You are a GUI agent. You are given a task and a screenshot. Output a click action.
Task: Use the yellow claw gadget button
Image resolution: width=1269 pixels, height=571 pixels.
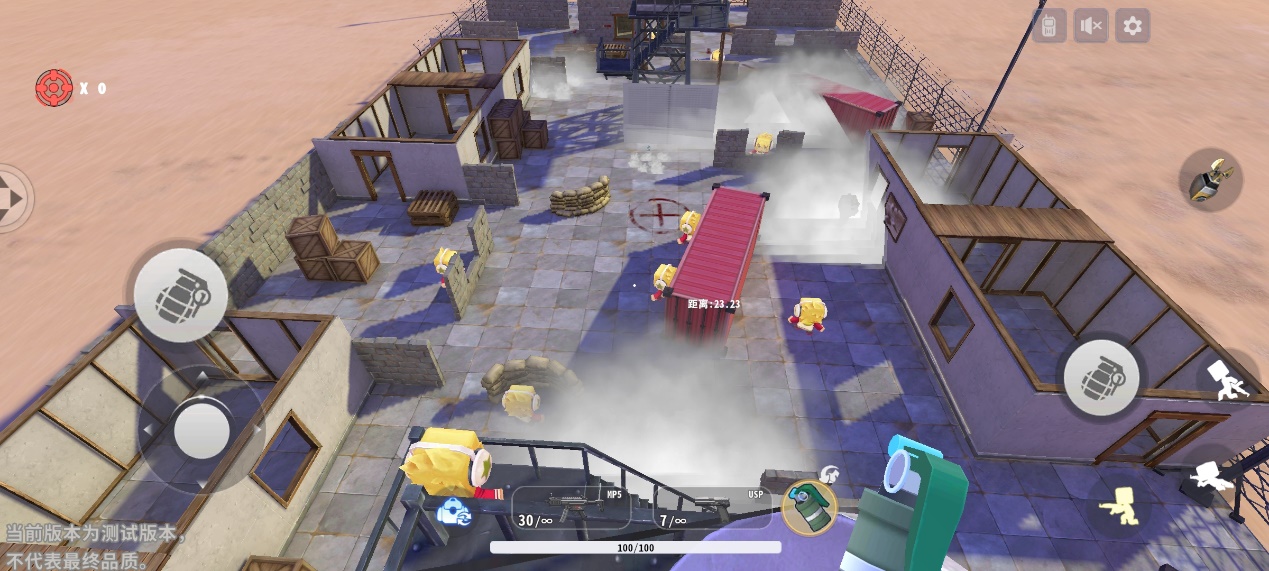click(1210, 180)
